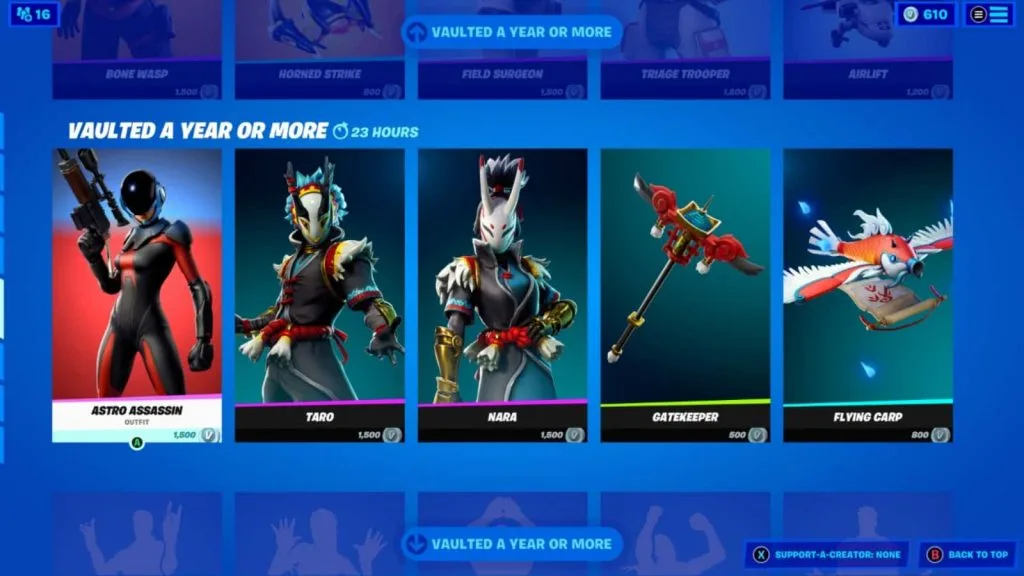Jump up with top Vaulted A Year Or More button

click(x=512, y=32)
